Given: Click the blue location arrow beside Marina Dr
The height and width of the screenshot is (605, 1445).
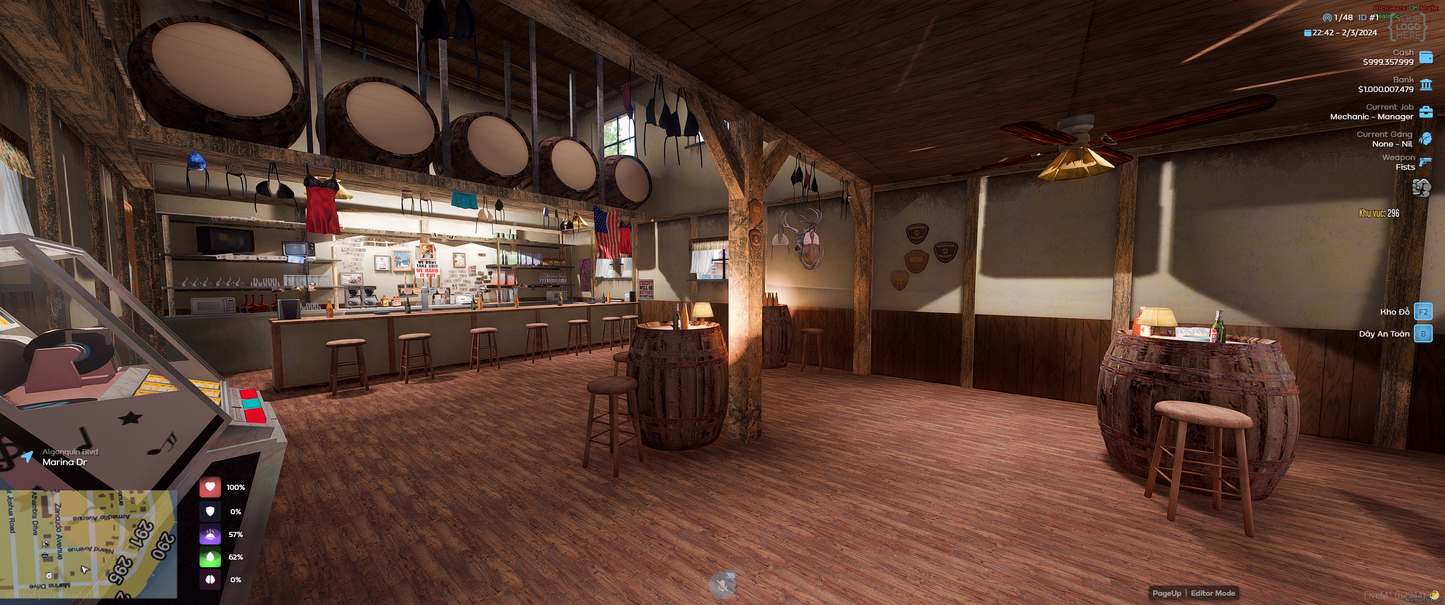Looking at the screenshot, I should pyautogui.click(x=27, y=457).
